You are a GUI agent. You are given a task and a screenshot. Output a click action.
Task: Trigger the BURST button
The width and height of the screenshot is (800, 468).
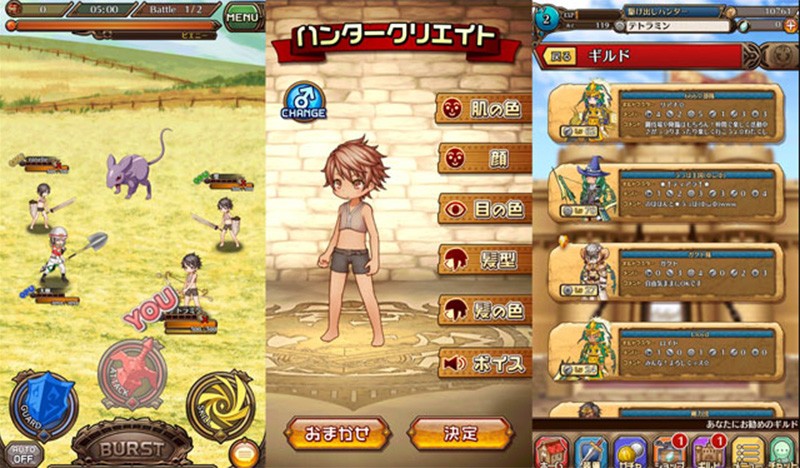pyautogui.click(x=133, y=444)
